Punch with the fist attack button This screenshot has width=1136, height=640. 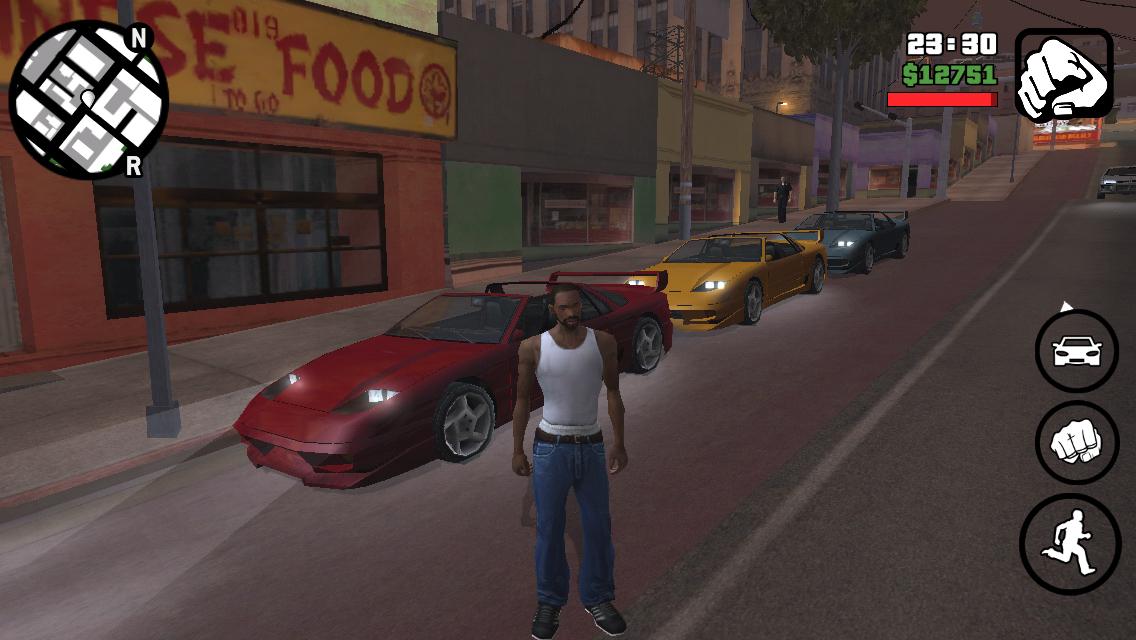[x=1077, y=442]
